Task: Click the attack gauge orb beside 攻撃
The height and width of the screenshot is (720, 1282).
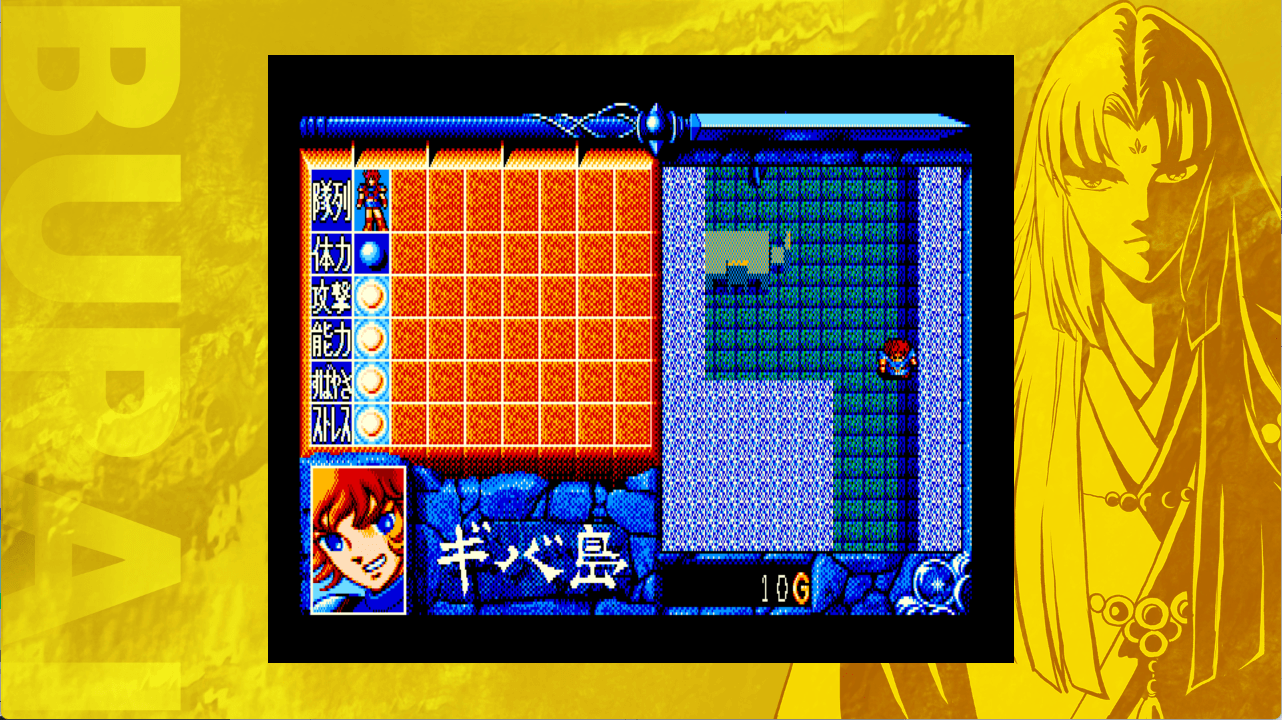Action: pyautogui.click(x=368, y=294)
